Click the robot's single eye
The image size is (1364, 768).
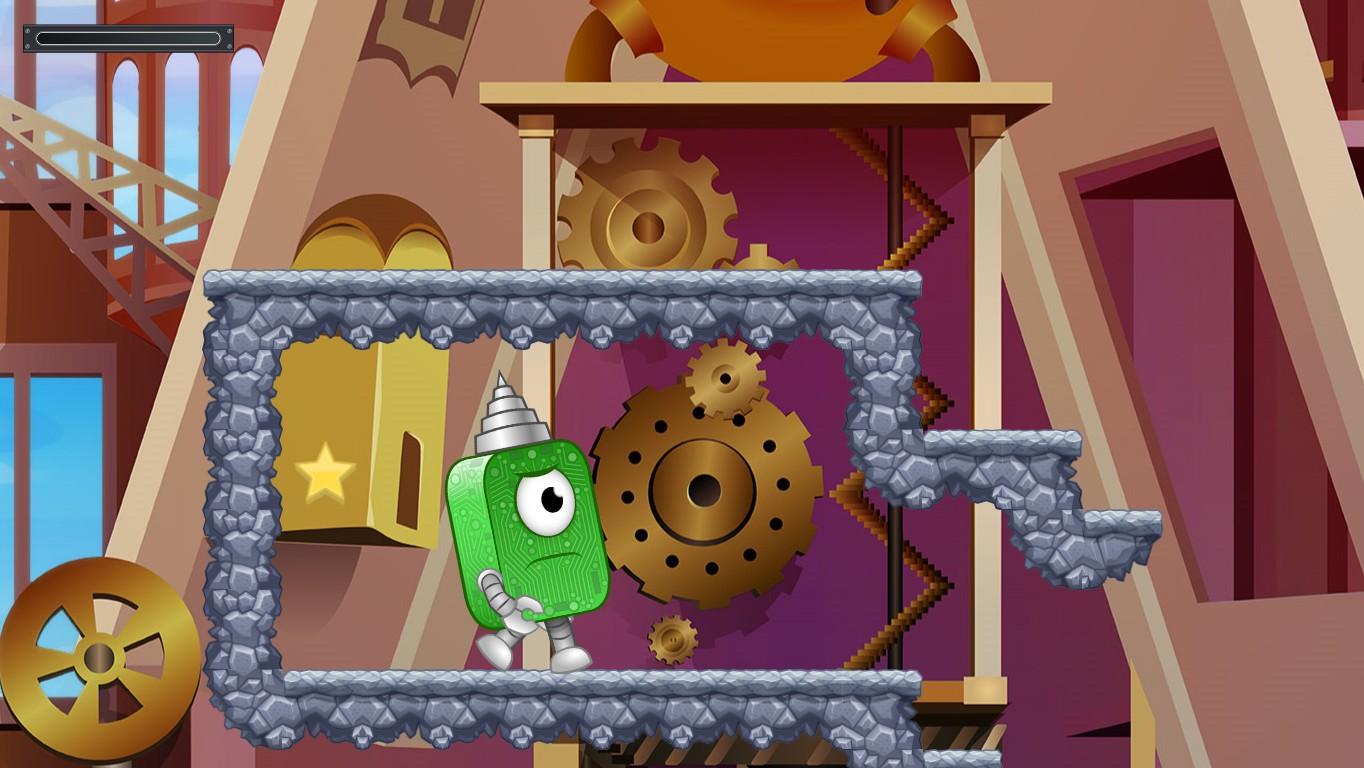(546, 500)
